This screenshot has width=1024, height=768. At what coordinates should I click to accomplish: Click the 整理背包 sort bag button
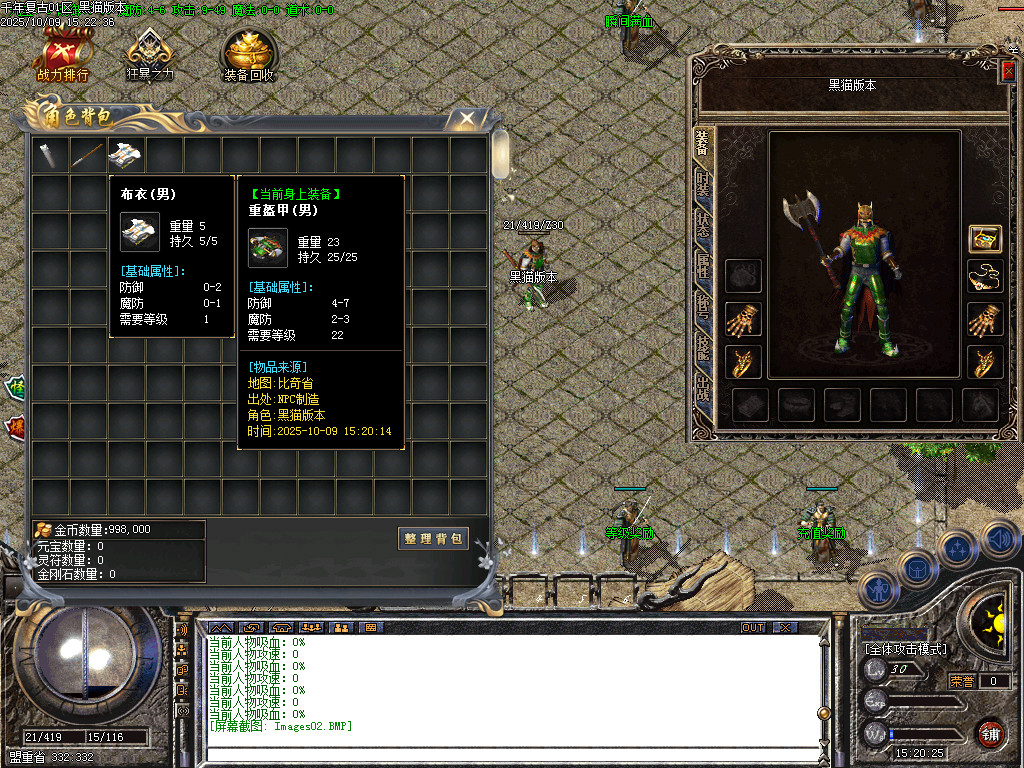pos(434,538)
